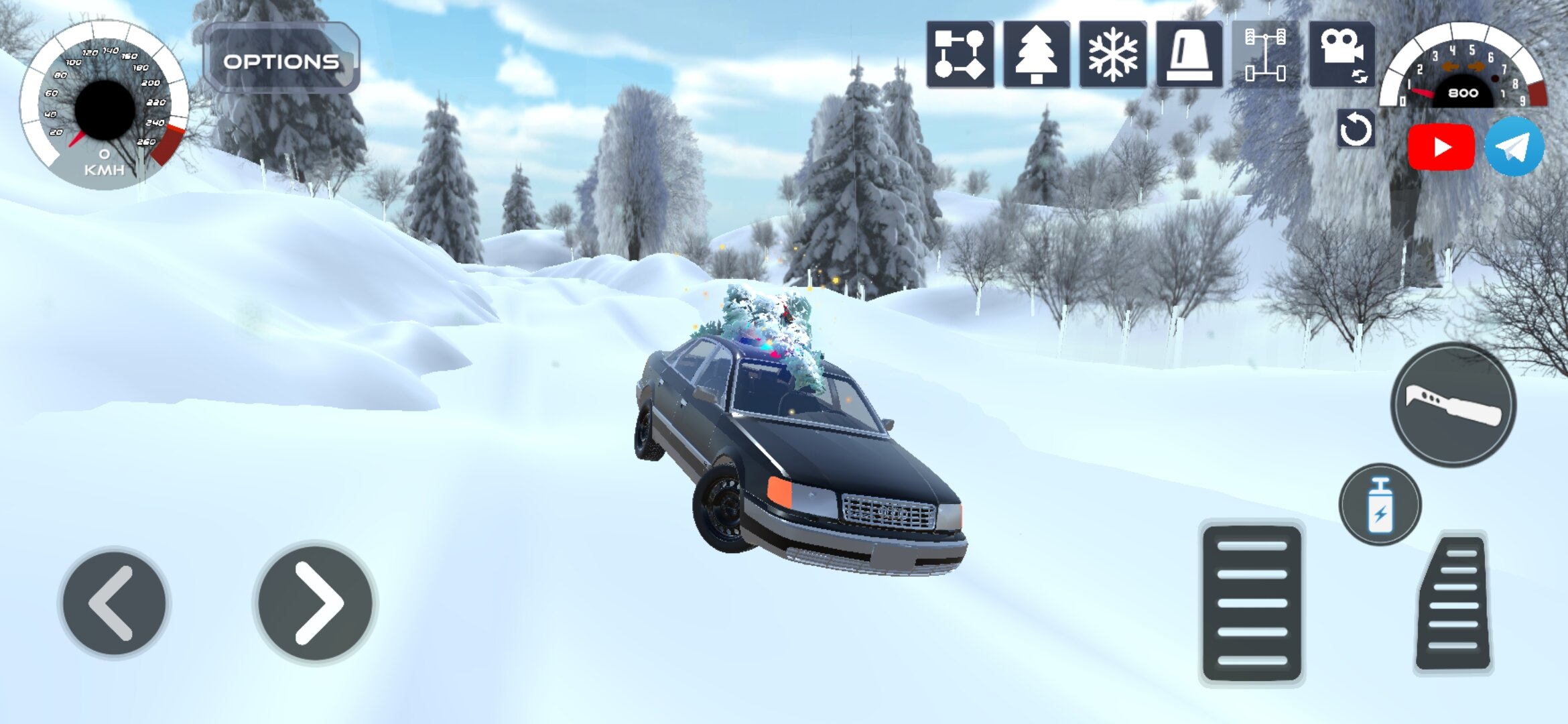Toggle the Christmas tree icon
Screen dimensions: 1568x724
(x=1036, y=54)
